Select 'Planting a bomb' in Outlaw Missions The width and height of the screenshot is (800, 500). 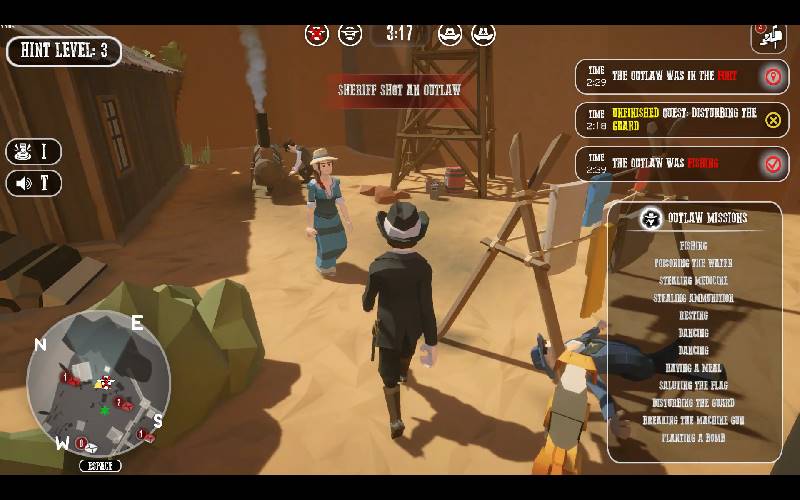694,438
